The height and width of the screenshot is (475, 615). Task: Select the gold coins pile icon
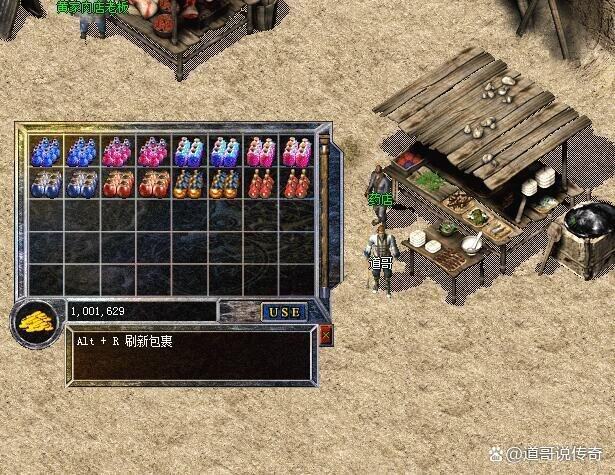tap(37, 322)
